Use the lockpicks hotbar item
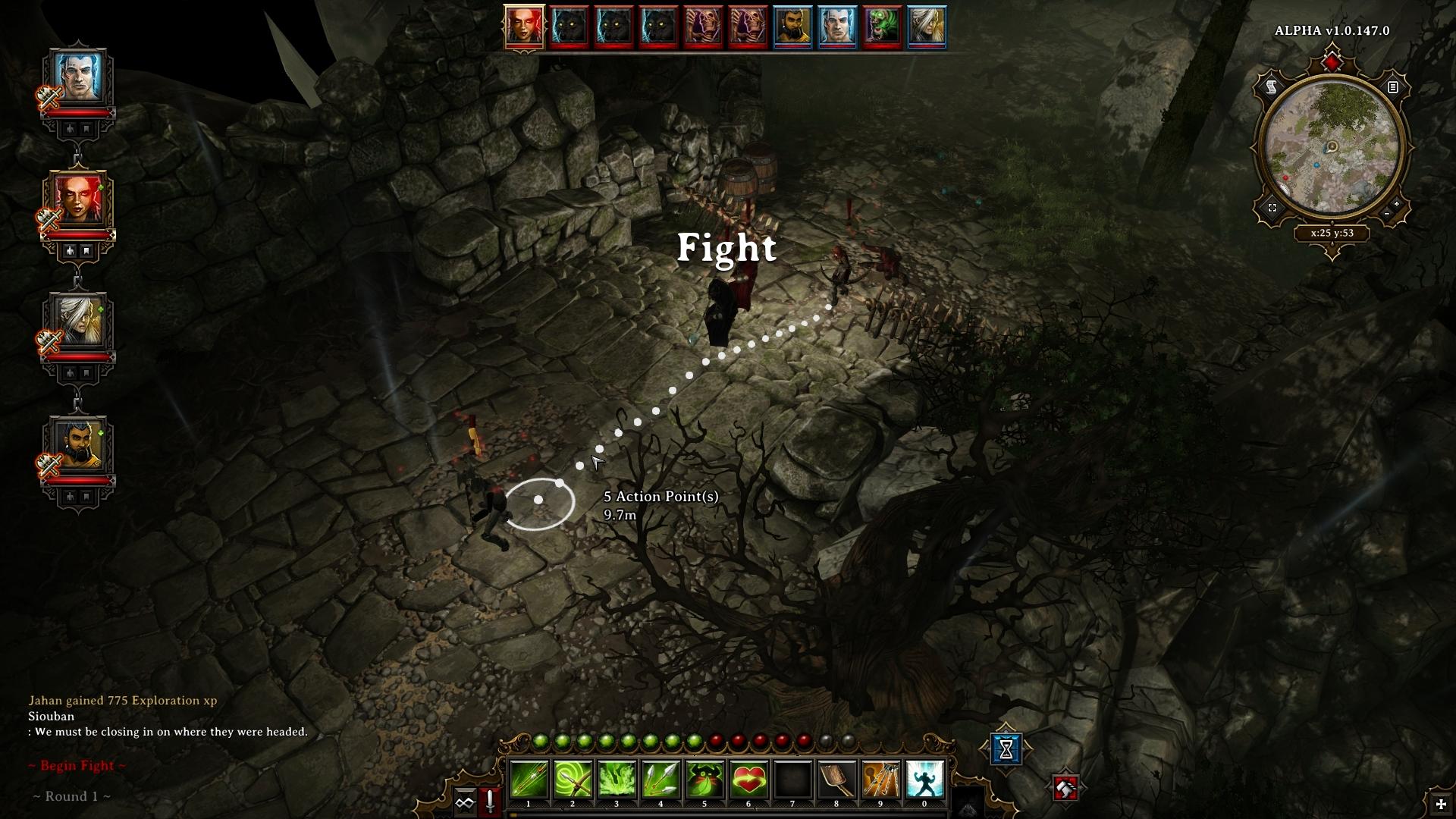This screenshot has width=1456, height=819. pyautogui.click(x=880, y=780)
